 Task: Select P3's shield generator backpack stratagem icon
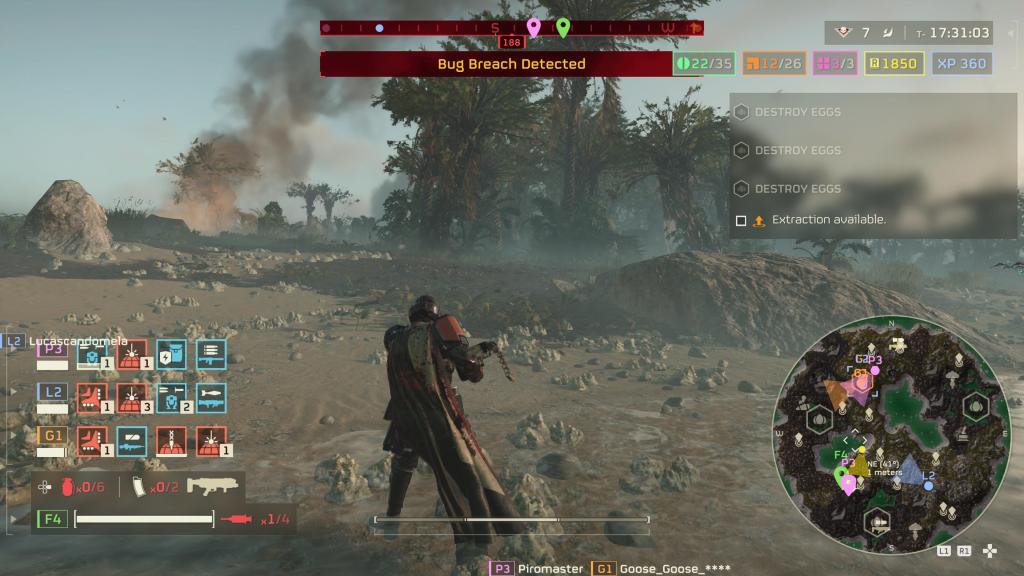click(x=171, y=354)
